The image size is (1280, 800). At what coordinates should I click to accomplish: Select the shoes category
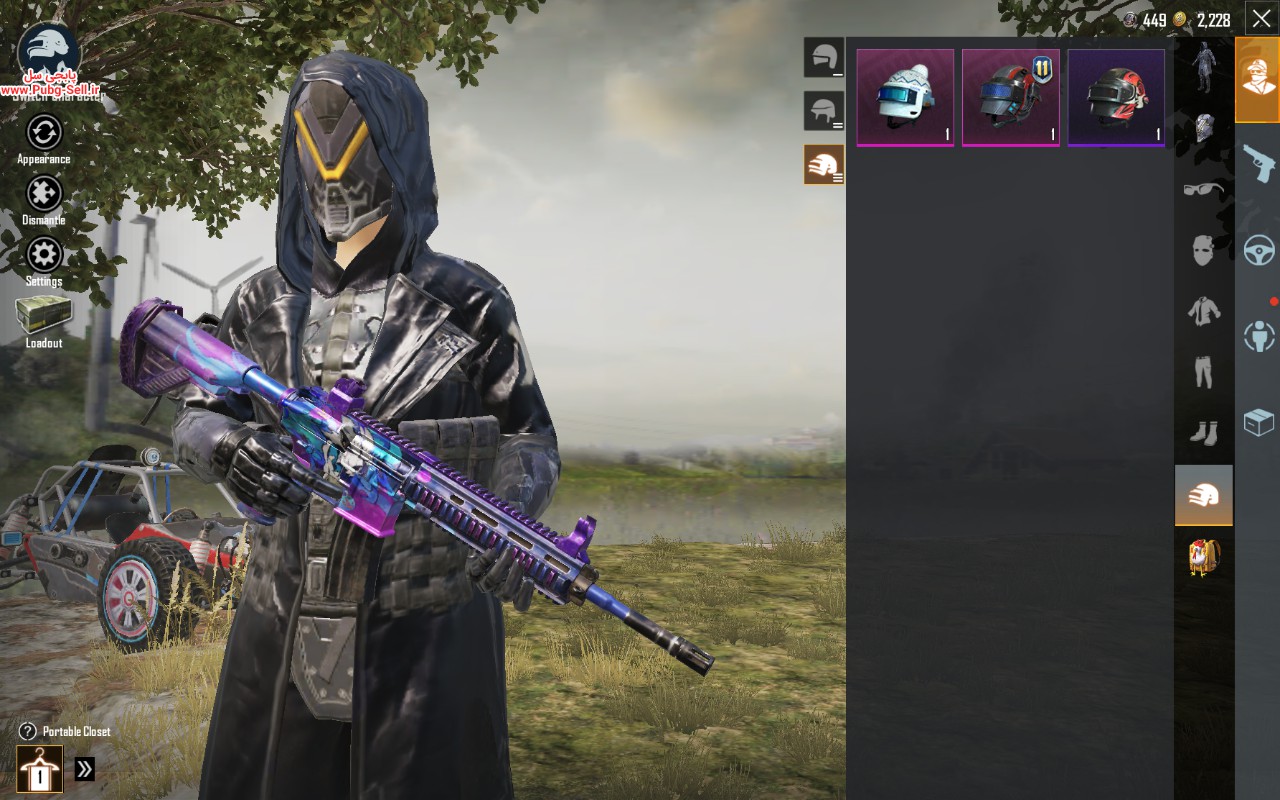coord(1203,433)
